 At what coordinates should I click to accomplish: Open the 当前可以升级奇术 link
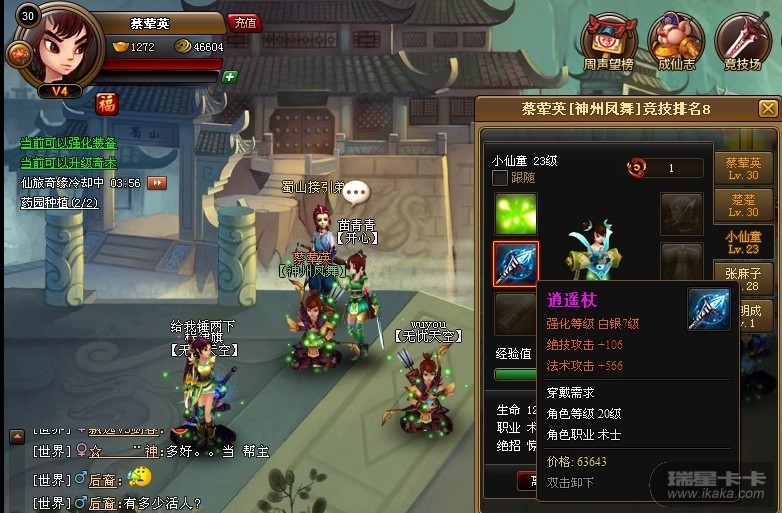tap(68, 162)
